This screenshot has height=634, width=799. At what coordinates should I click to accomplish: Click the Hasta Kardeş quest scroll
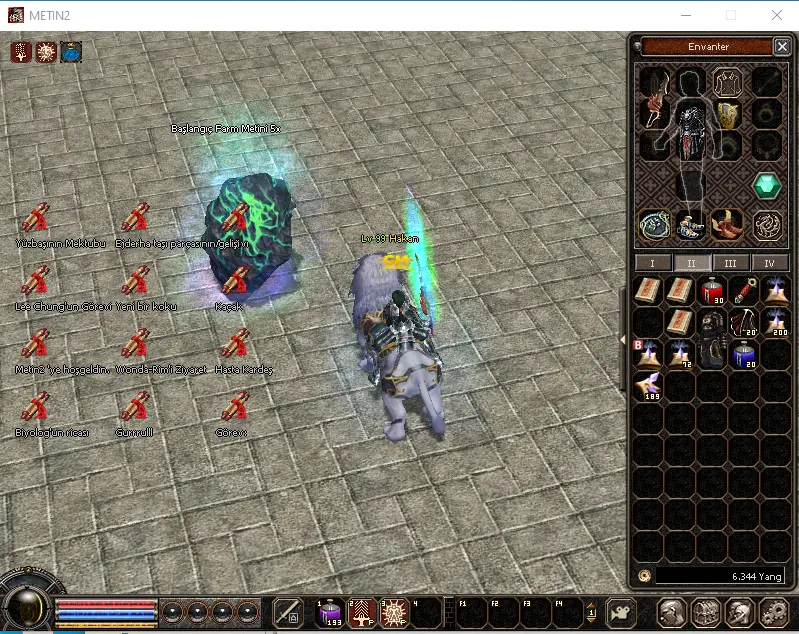236,344
